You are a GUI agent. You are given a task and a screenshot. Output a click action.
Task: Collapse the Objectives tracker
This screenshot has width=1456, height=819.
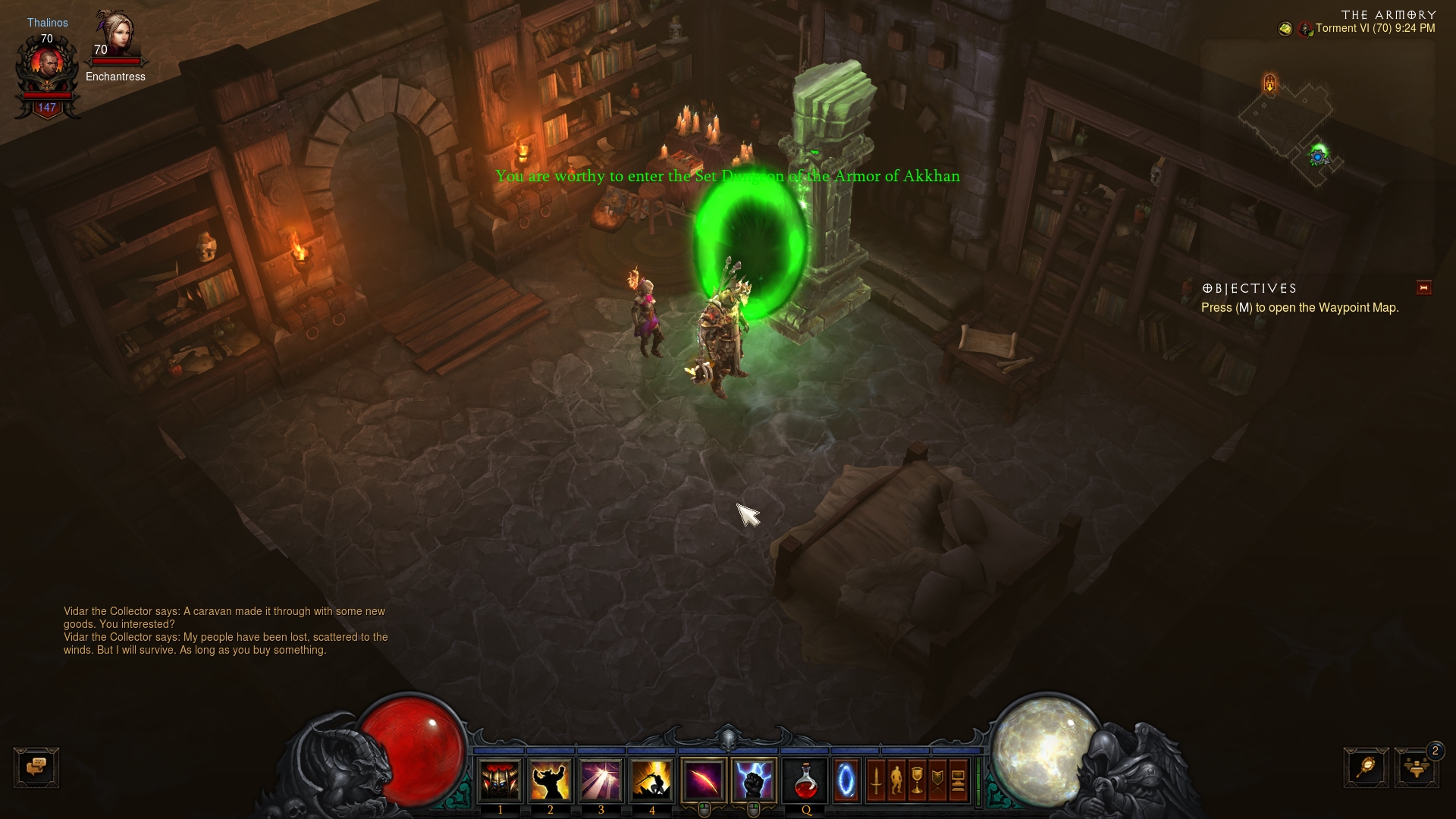(x=1423, y=287)
